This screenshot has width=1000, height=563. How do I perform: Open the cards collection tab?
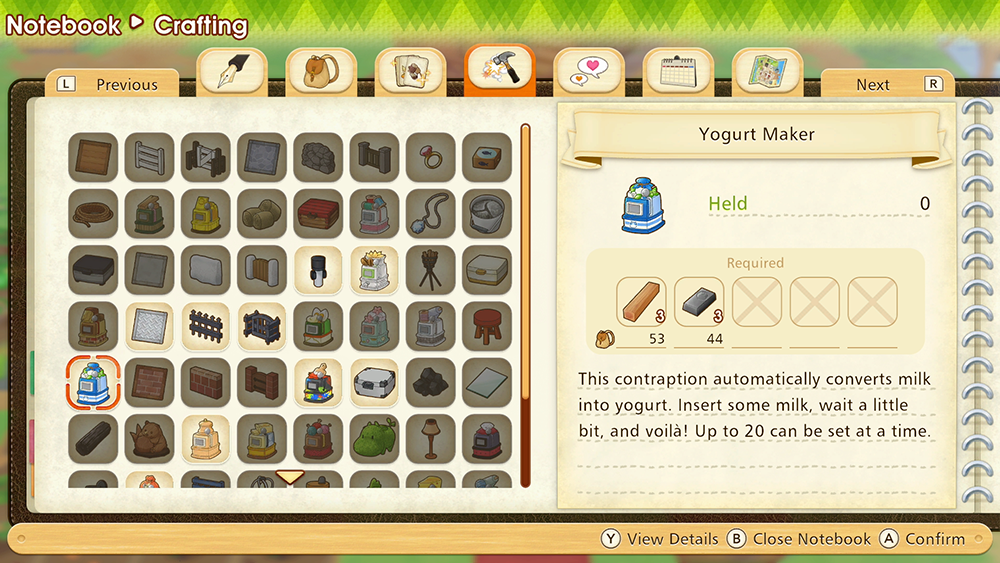(x=410, y=71)
